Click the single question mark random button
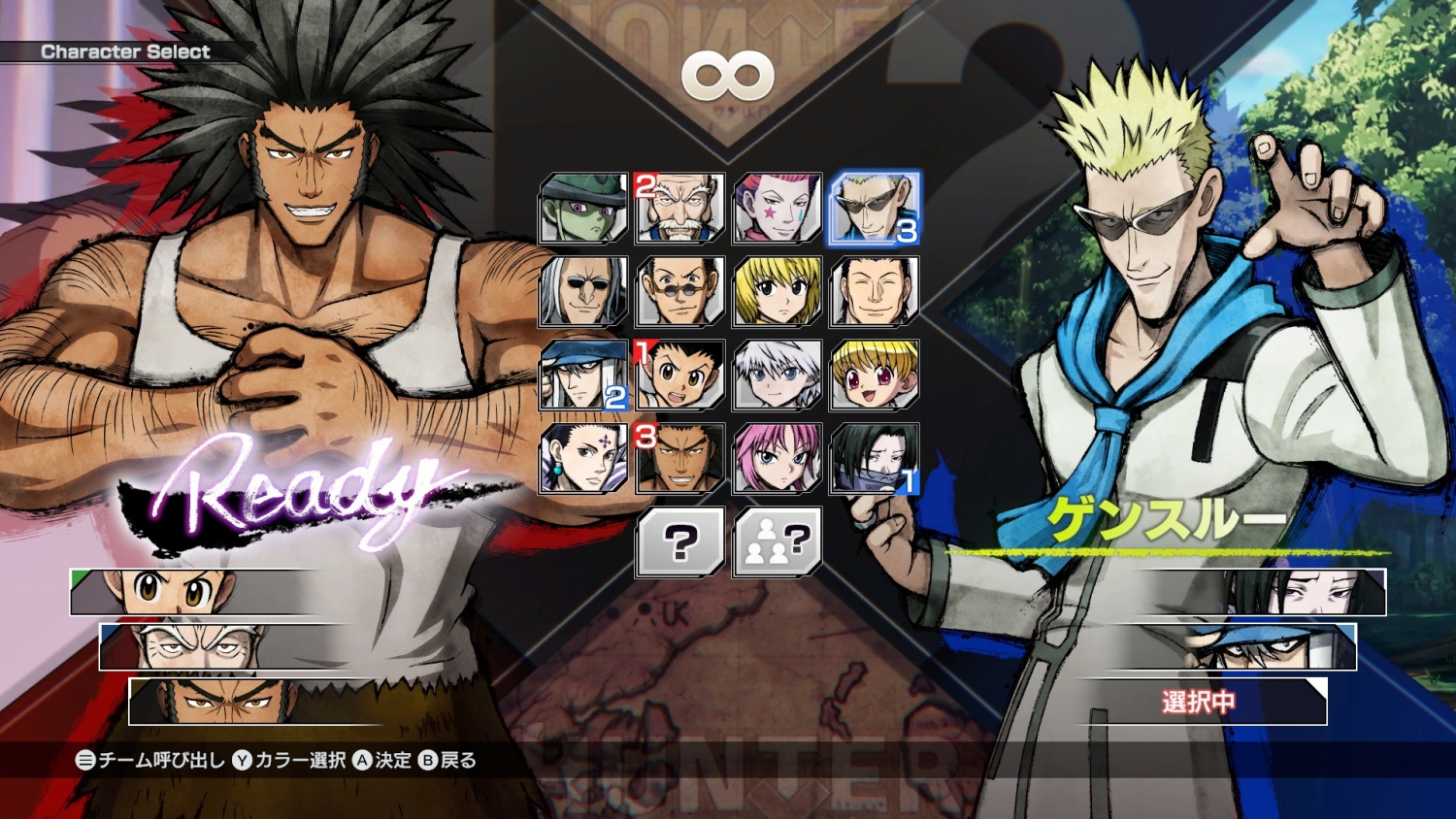Viewport: 1456px width, 819px height. tap(680, 541)
